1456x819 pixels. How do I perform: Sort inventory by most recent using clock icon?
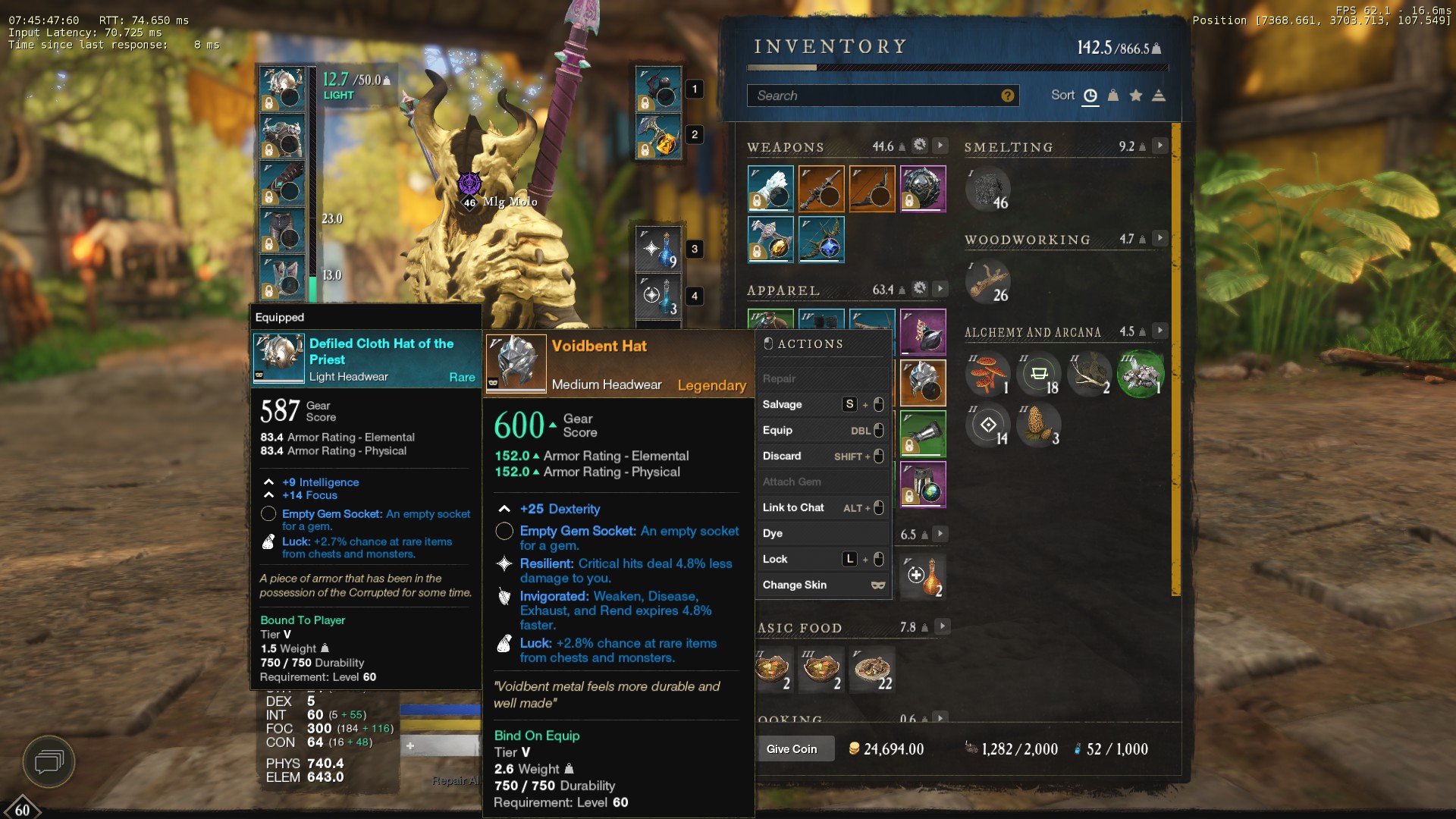1090,95
